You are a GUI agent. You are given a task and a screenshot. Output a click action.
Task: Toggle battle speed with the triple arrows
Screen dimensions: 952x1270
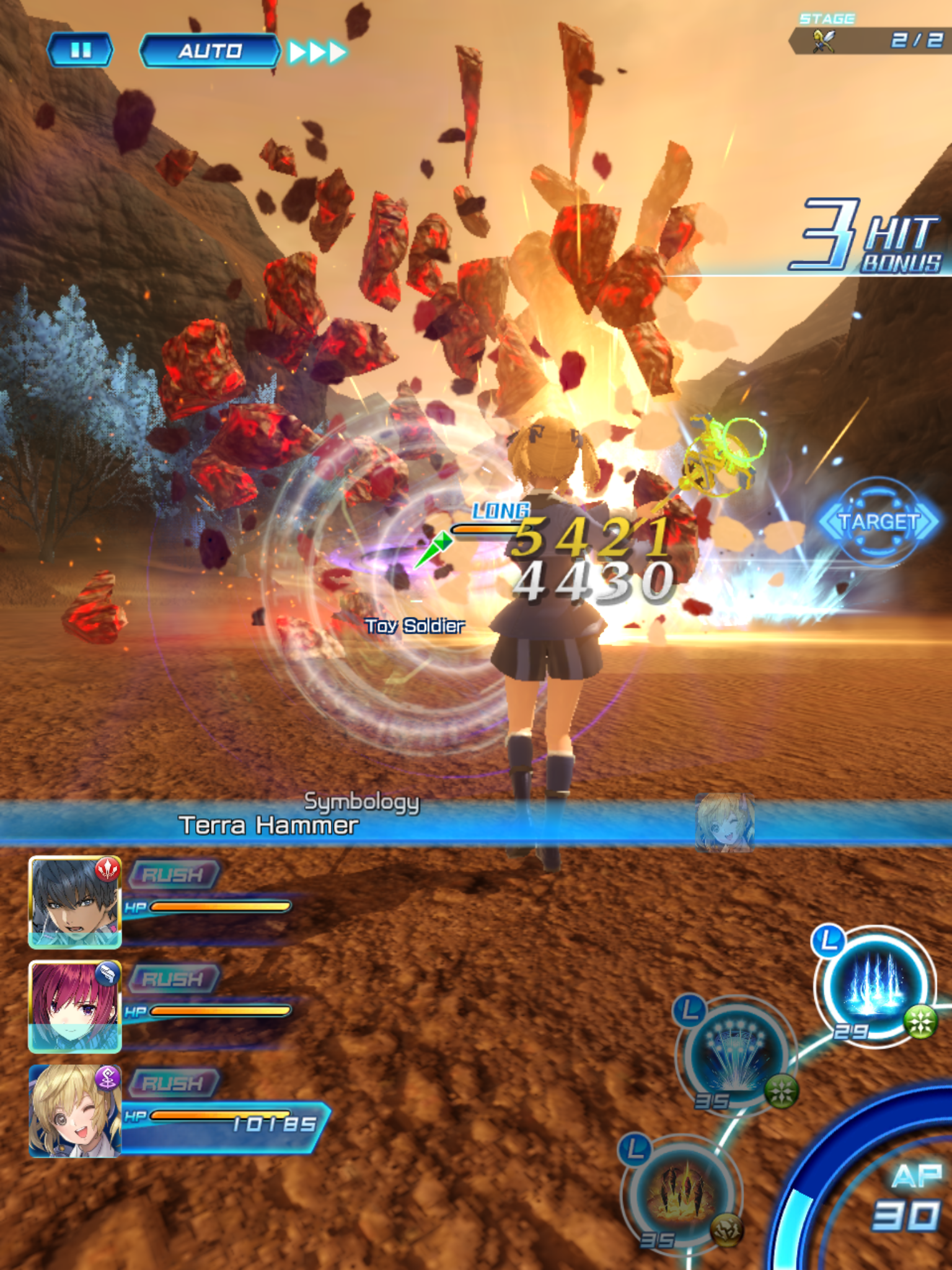pyautogui.click(x=316, y=51)
